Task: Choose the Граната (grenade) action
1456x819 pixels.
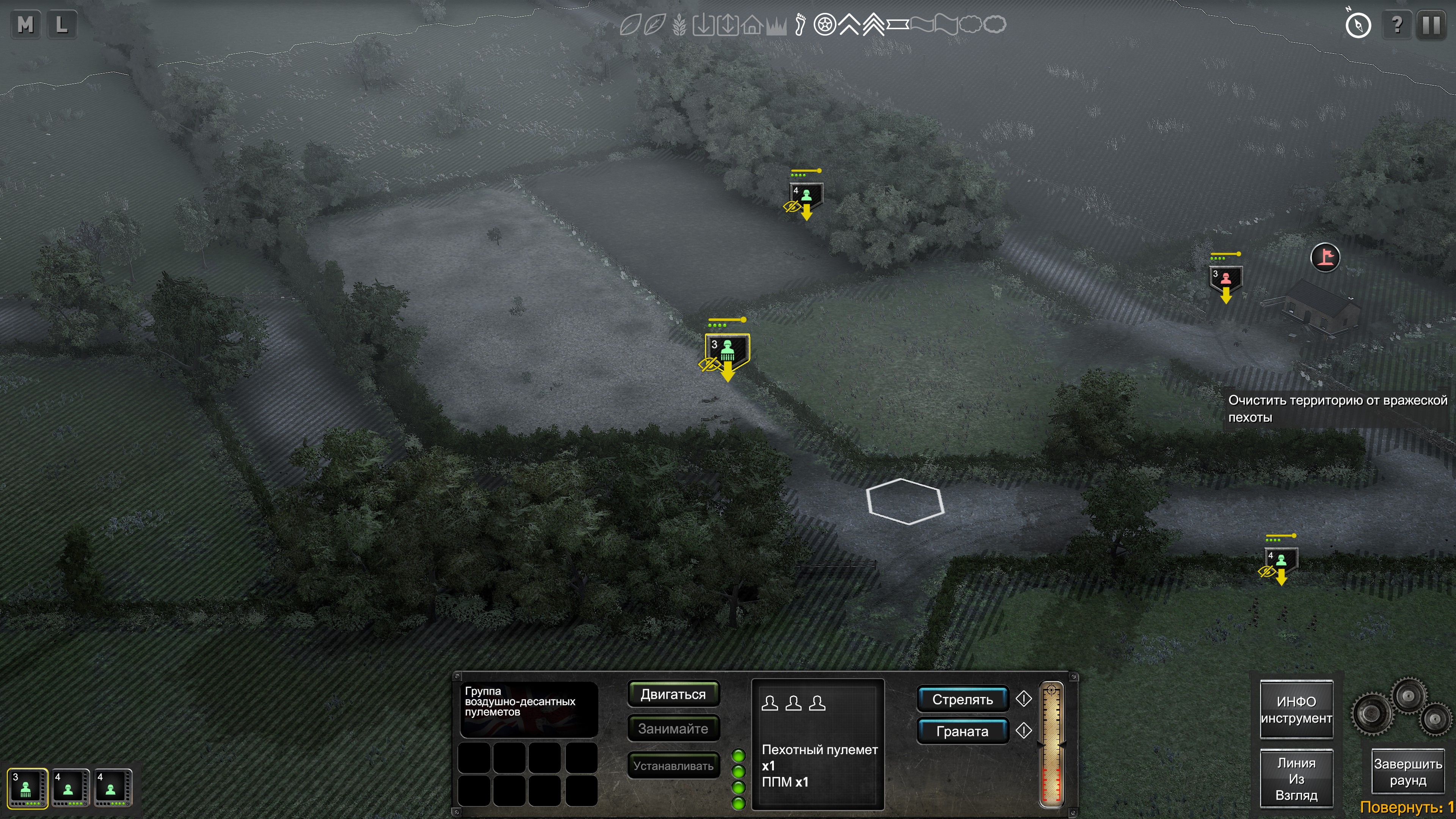Action: [x=962, y=731]
